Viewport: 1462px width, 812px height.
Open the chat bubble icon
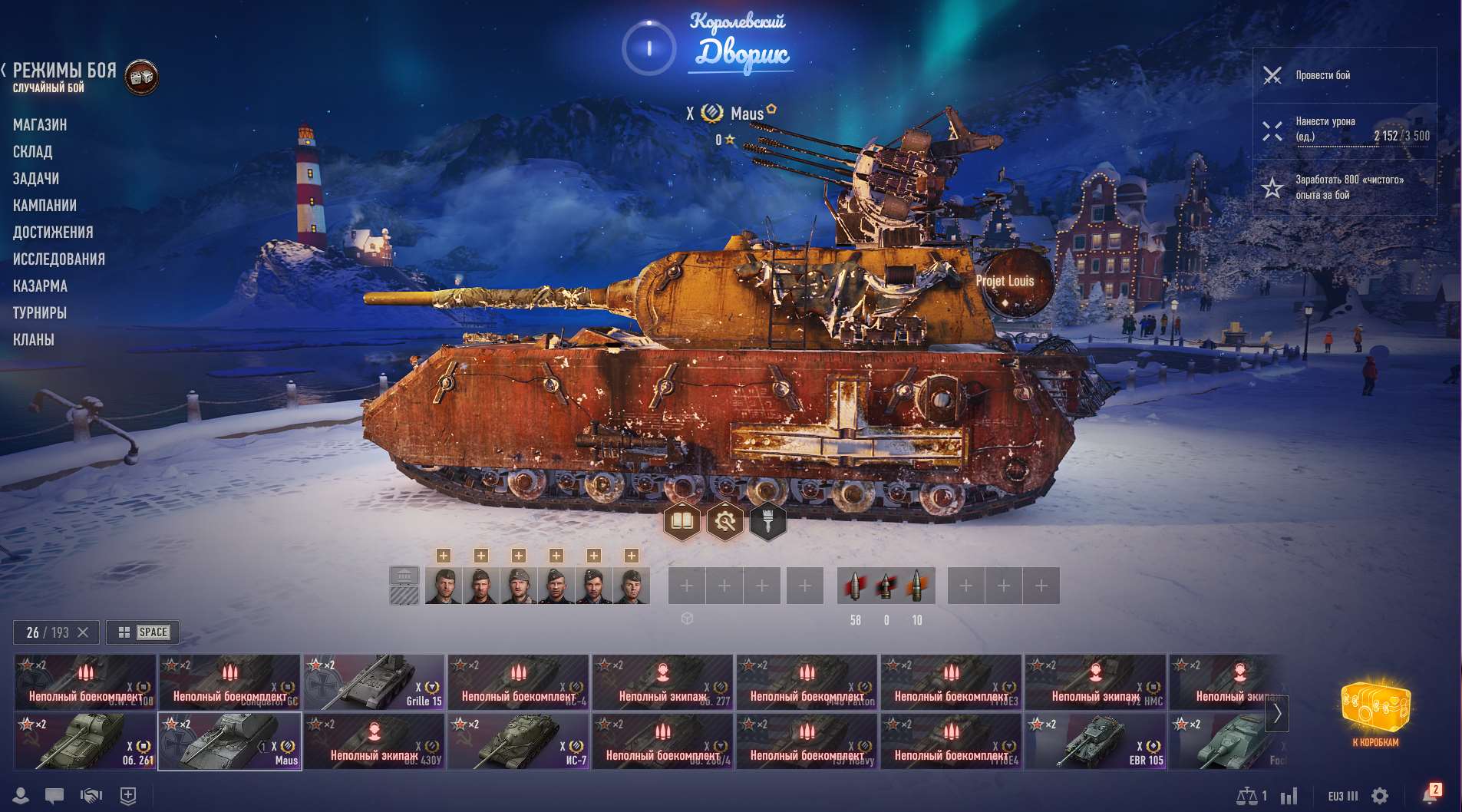54,796
